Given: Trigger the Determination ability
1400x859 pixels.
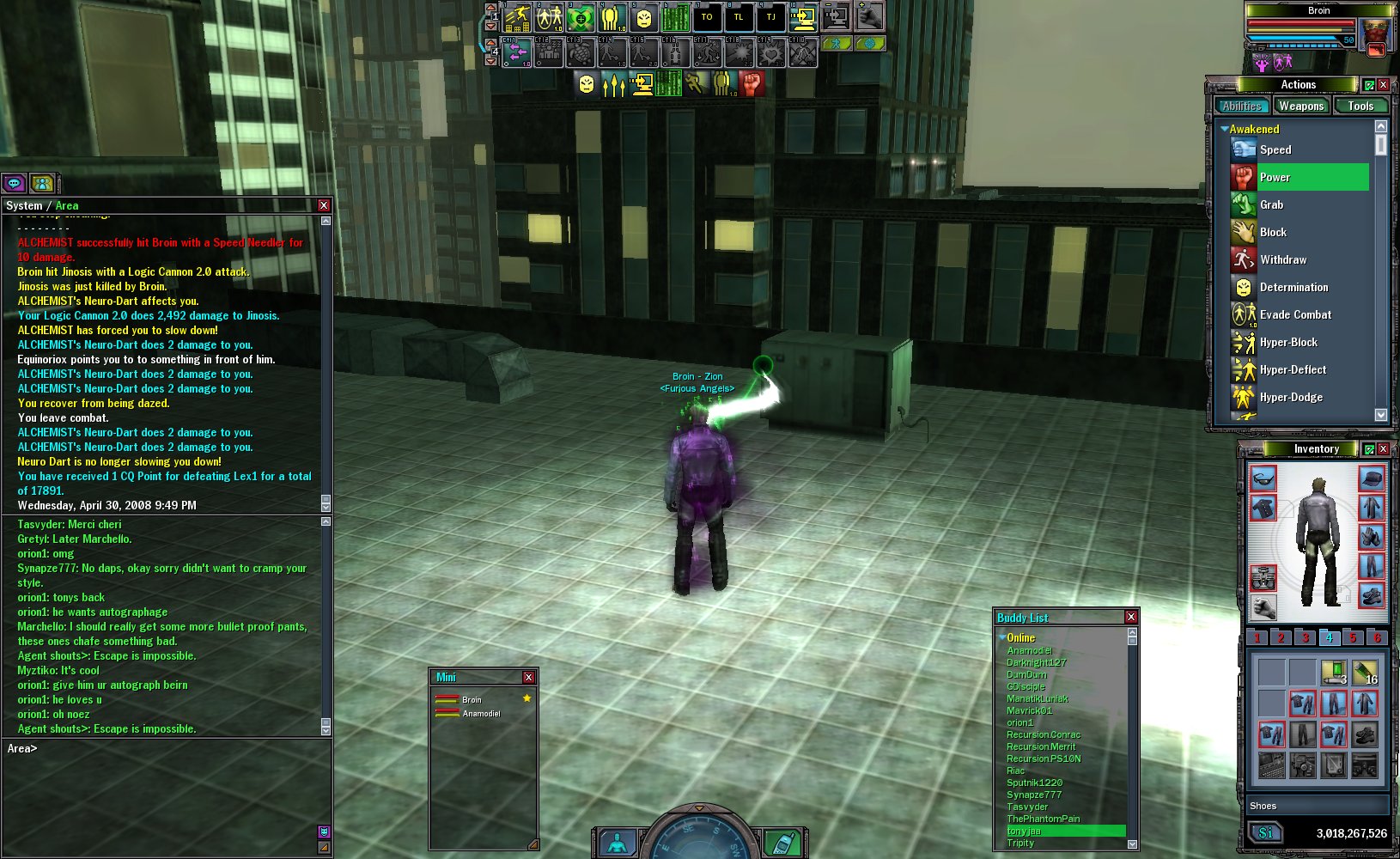Looking at the screenshot, I should pos(1293,287).
